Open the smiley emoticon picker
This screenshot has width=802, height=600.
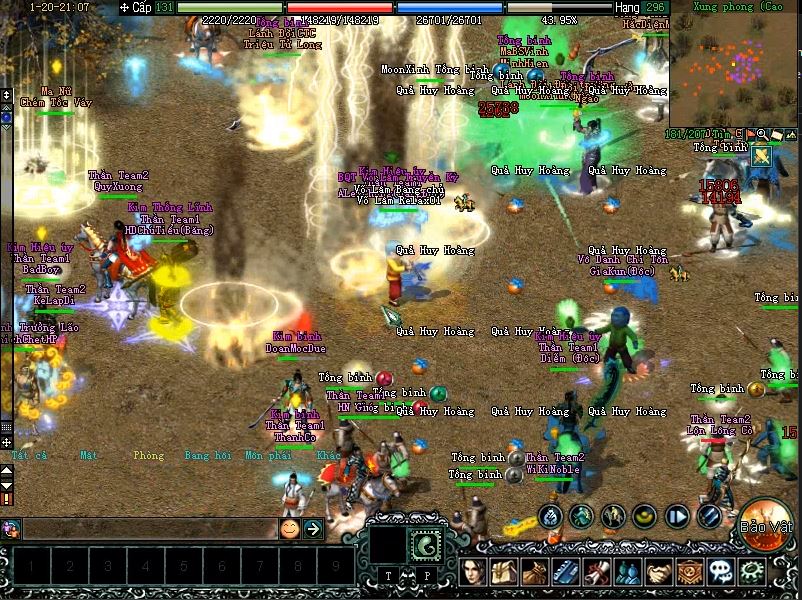pyautogui.click(x=289, y=528)
